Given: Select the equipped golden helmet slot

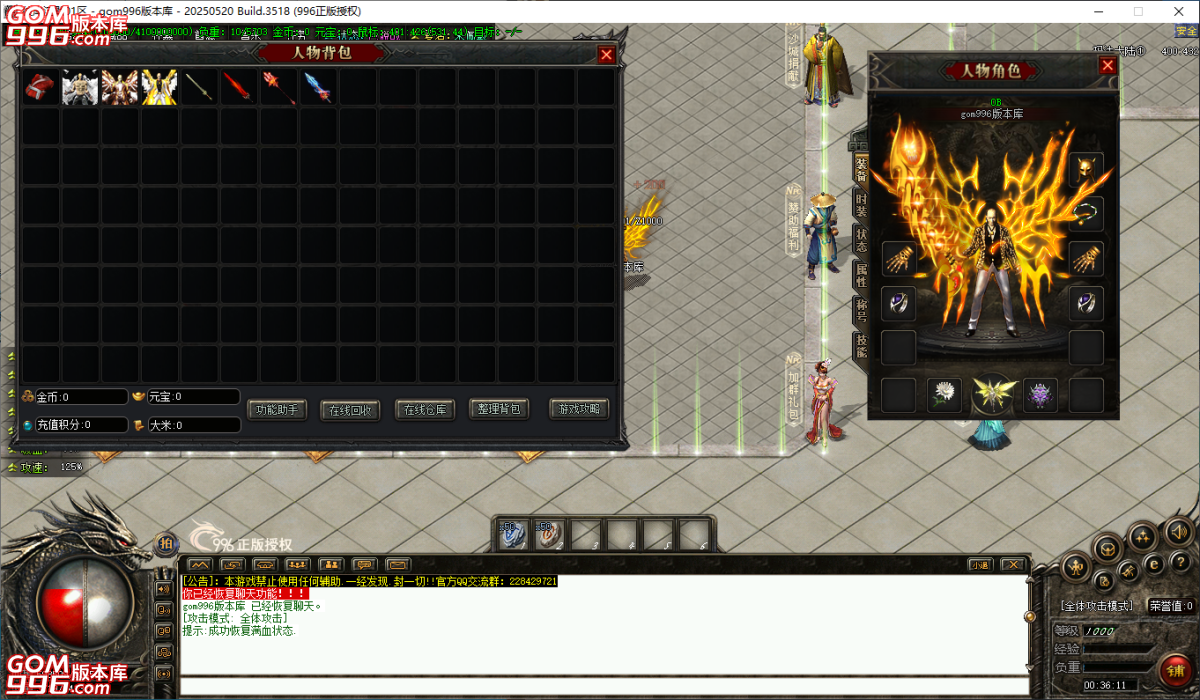Looking at the screenshot, I should click(1086, 170).
